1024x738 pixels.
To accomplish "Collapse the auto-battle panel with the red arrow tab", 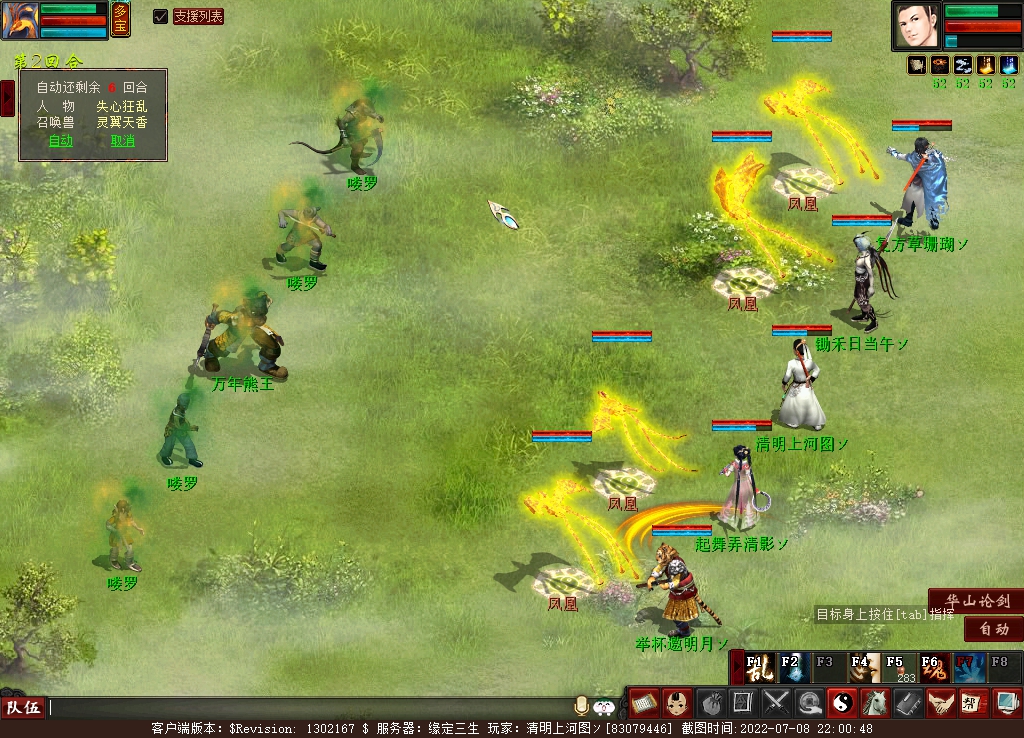I will [7, 97].
